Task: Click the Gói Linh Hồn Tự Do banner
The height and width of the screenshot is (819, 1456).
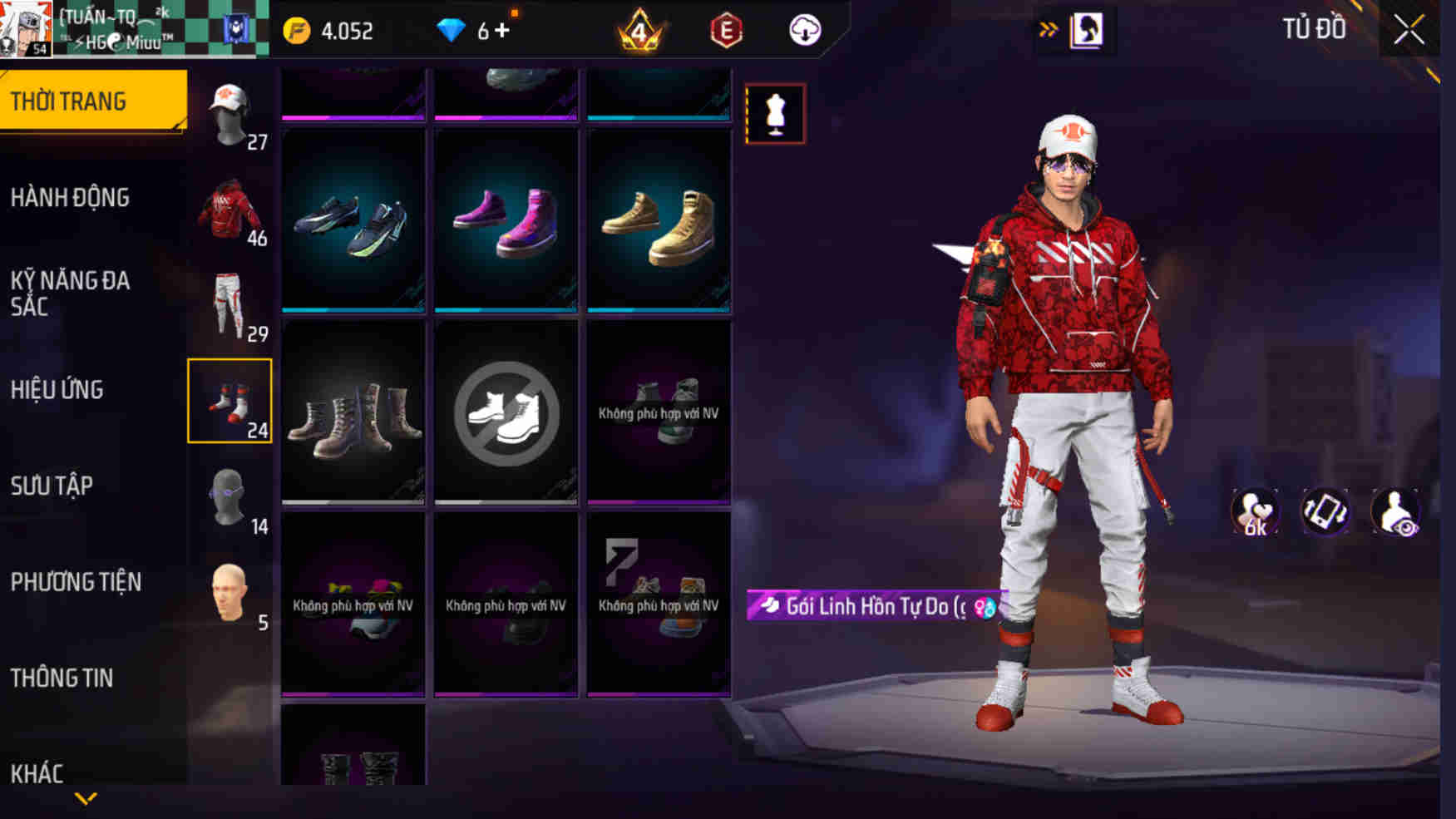Action: pos(873,605)
